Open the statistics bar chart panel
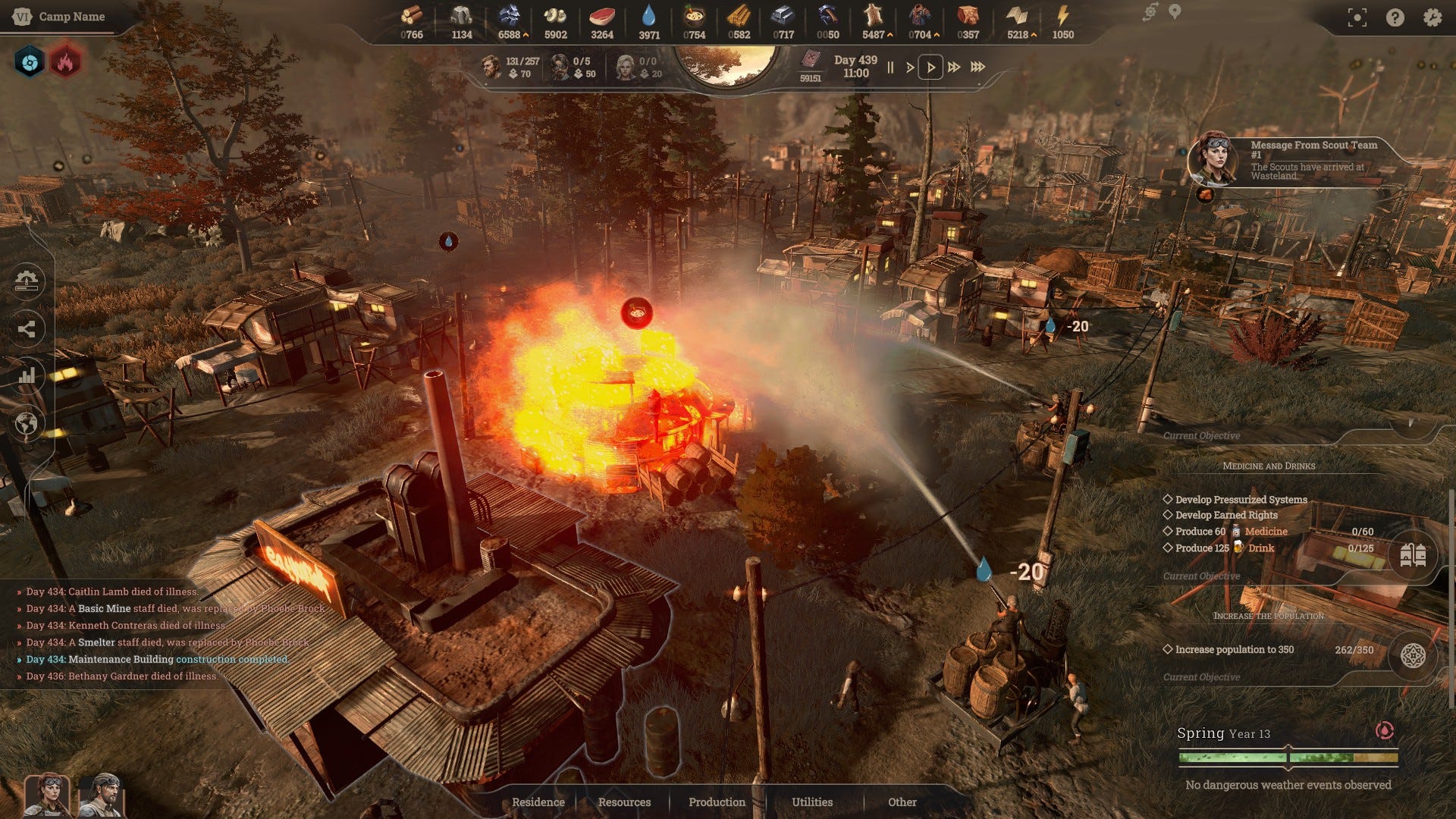The width and height of the screenshot is (1456, 819). click(27, 375)
